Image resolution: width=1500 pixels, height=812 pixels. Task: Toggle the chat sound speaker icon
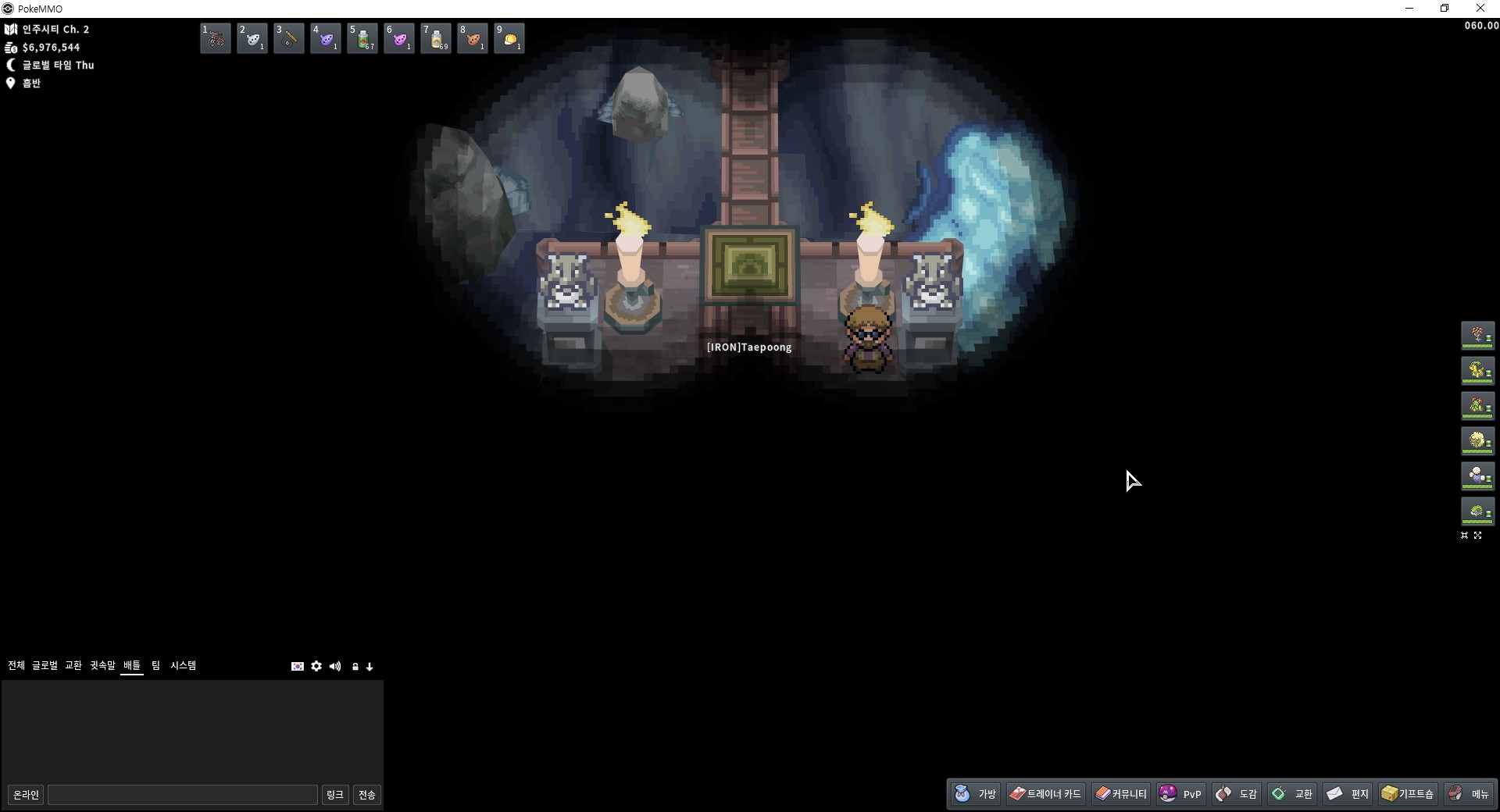[x=335, y=666]
